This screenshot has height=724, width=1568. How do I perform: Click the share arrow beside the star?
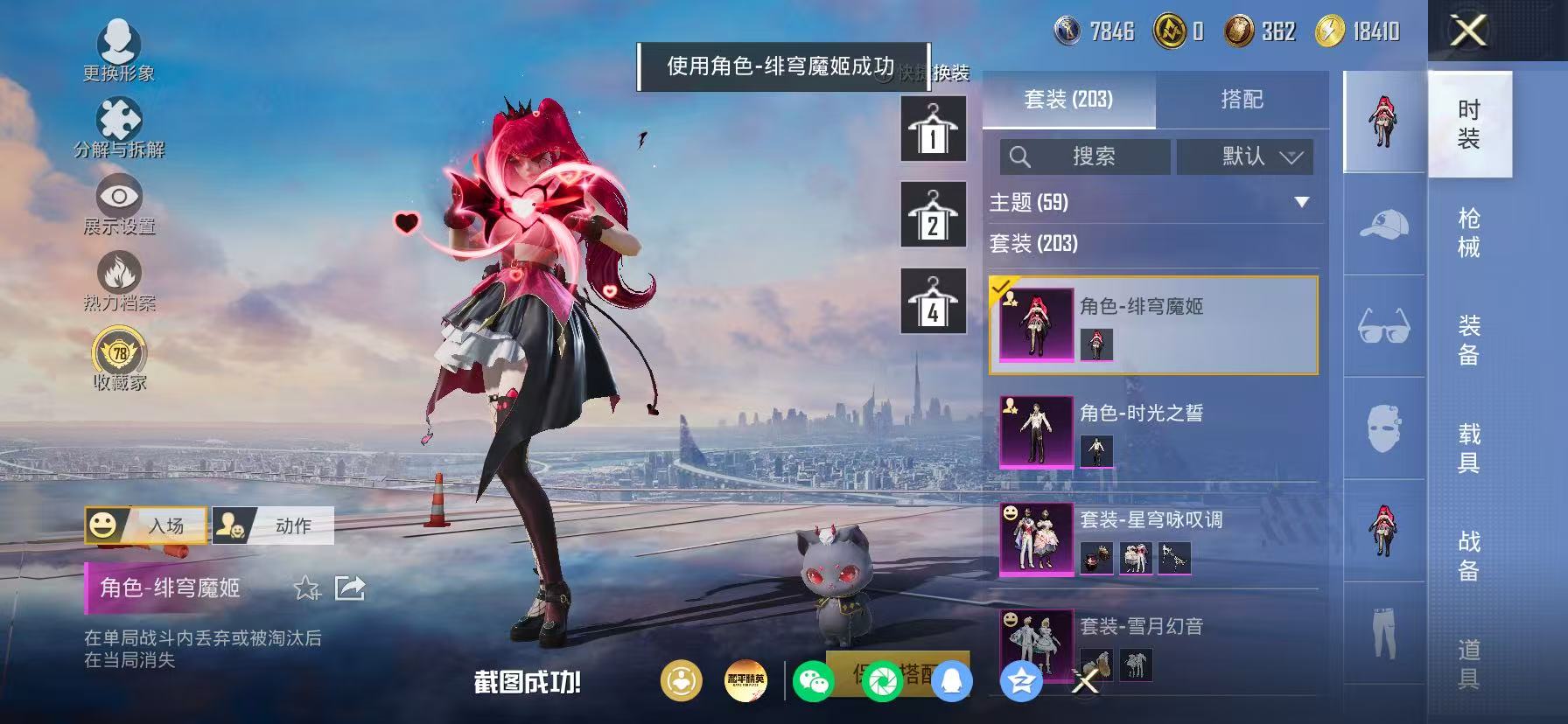[x=350, y=588]
